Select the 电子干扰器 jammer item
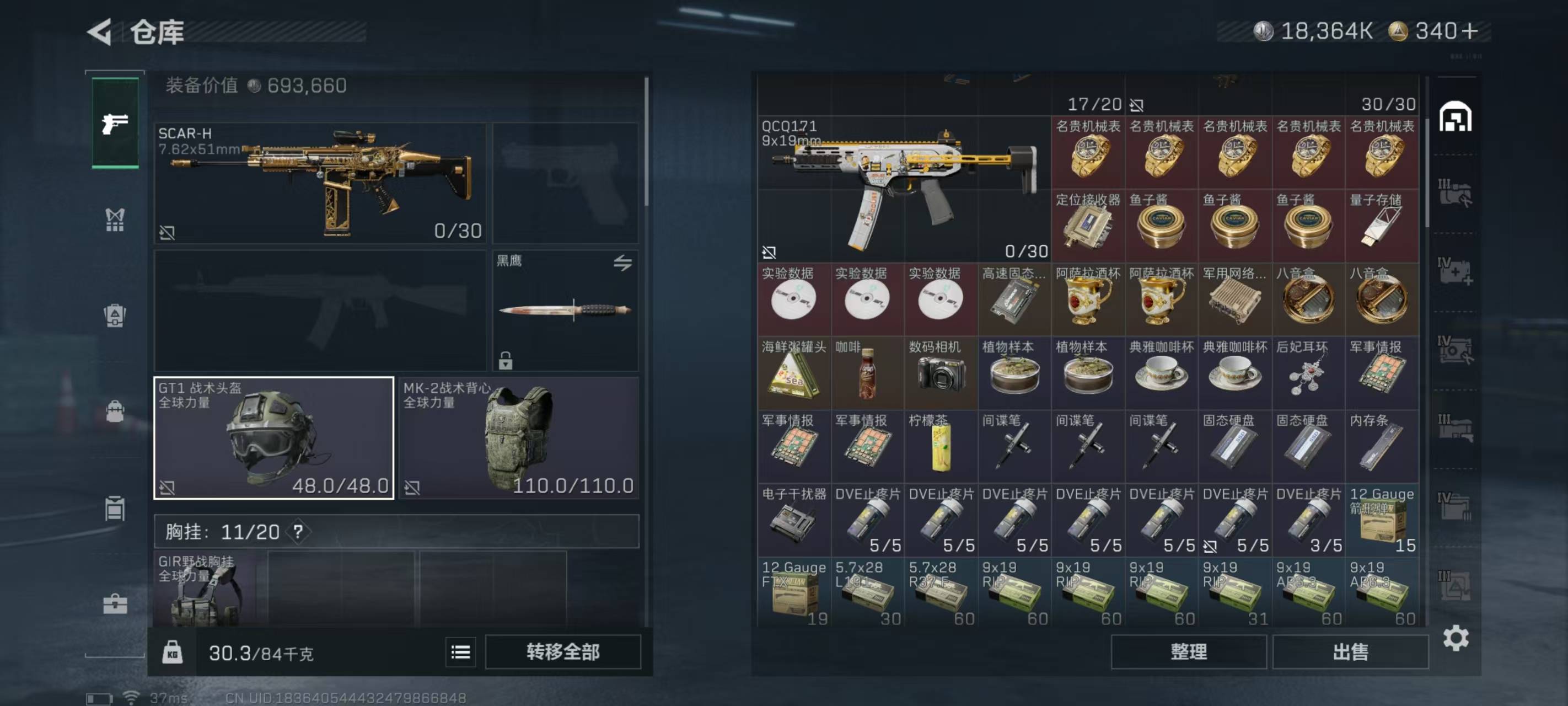 [x=794, y=520]
